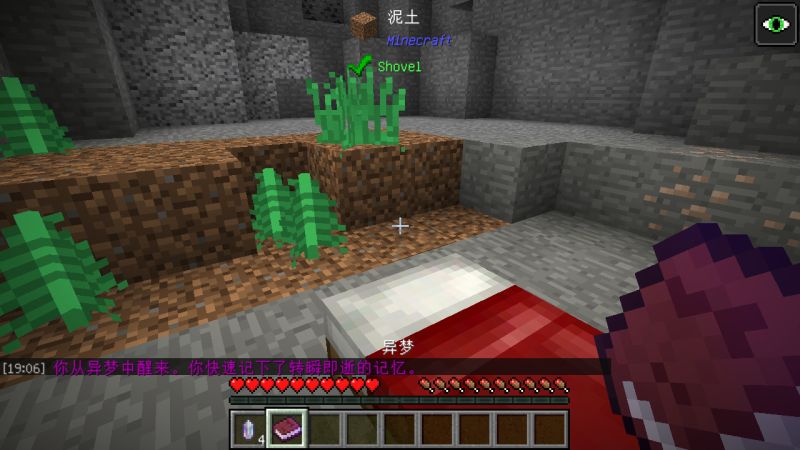Select the crystal shard hotbar slot

tap(249, 428)
